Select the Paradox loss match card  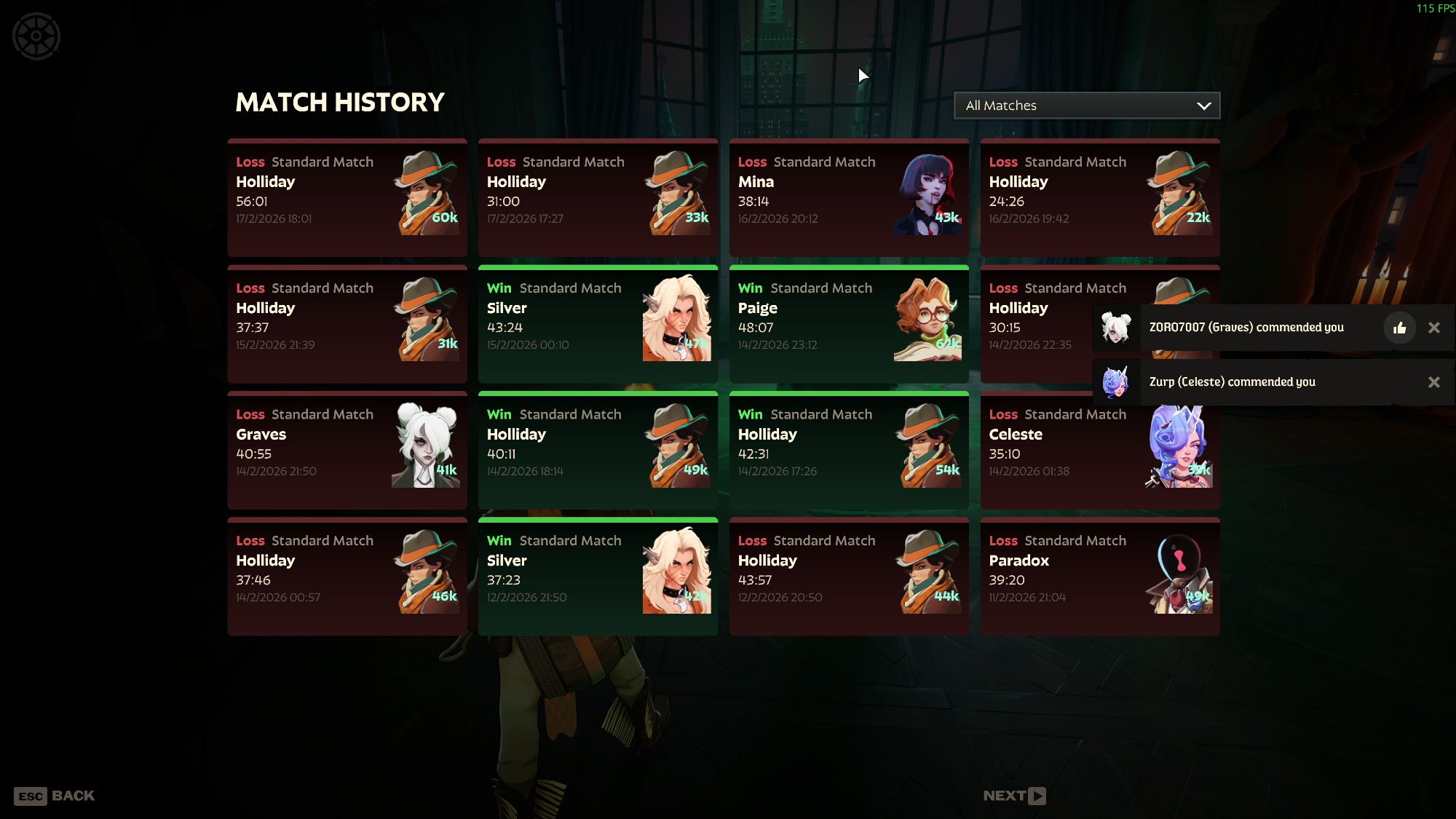tap(1099, 576)
